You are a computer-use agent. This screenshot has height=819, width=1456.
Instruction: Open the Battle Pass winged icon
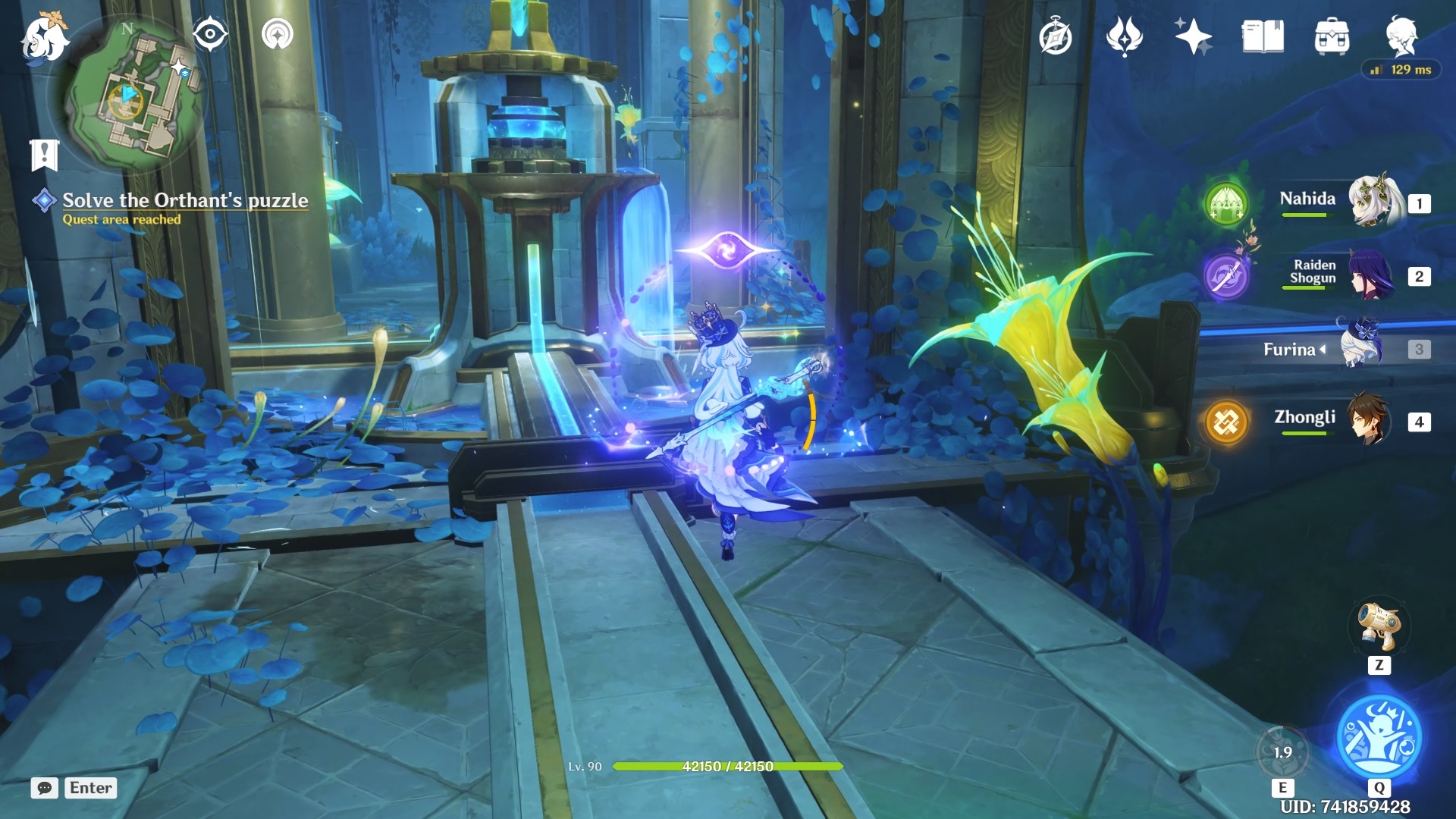click(x=1124, y=36)
